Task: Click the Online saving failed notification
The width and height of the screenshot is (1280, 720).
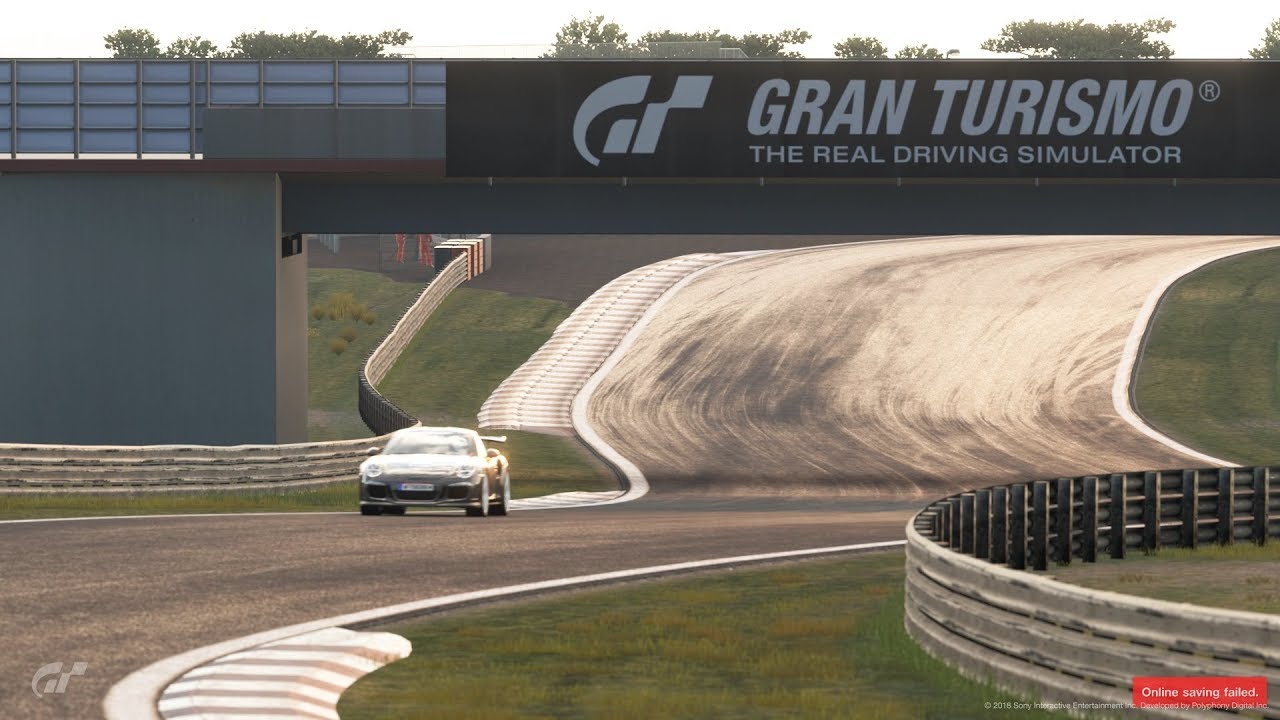Action: (x=1199, y=690)
